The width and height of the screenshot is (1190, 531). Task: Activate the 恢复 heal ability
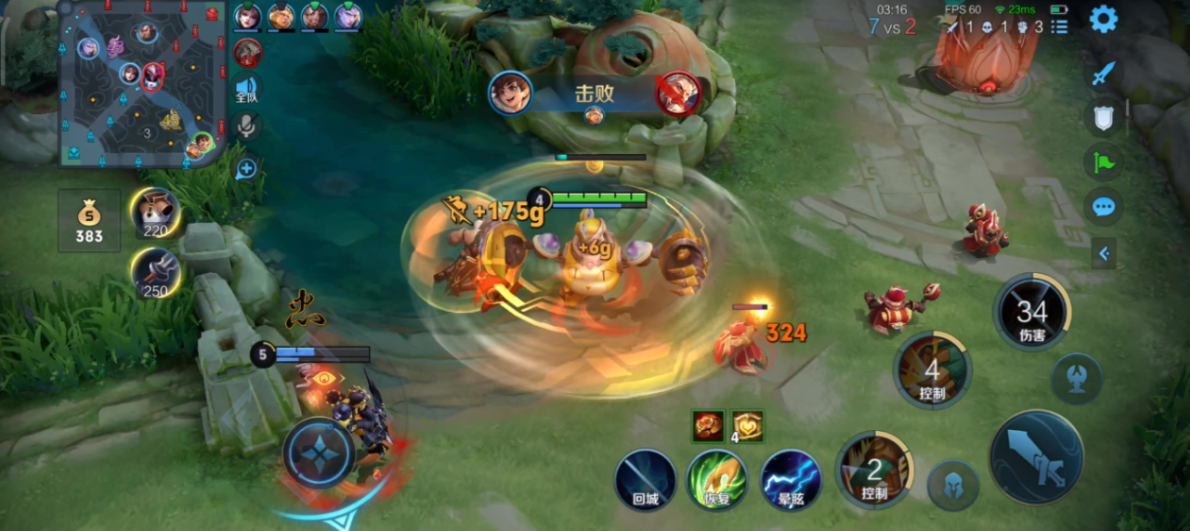point(717,479)
